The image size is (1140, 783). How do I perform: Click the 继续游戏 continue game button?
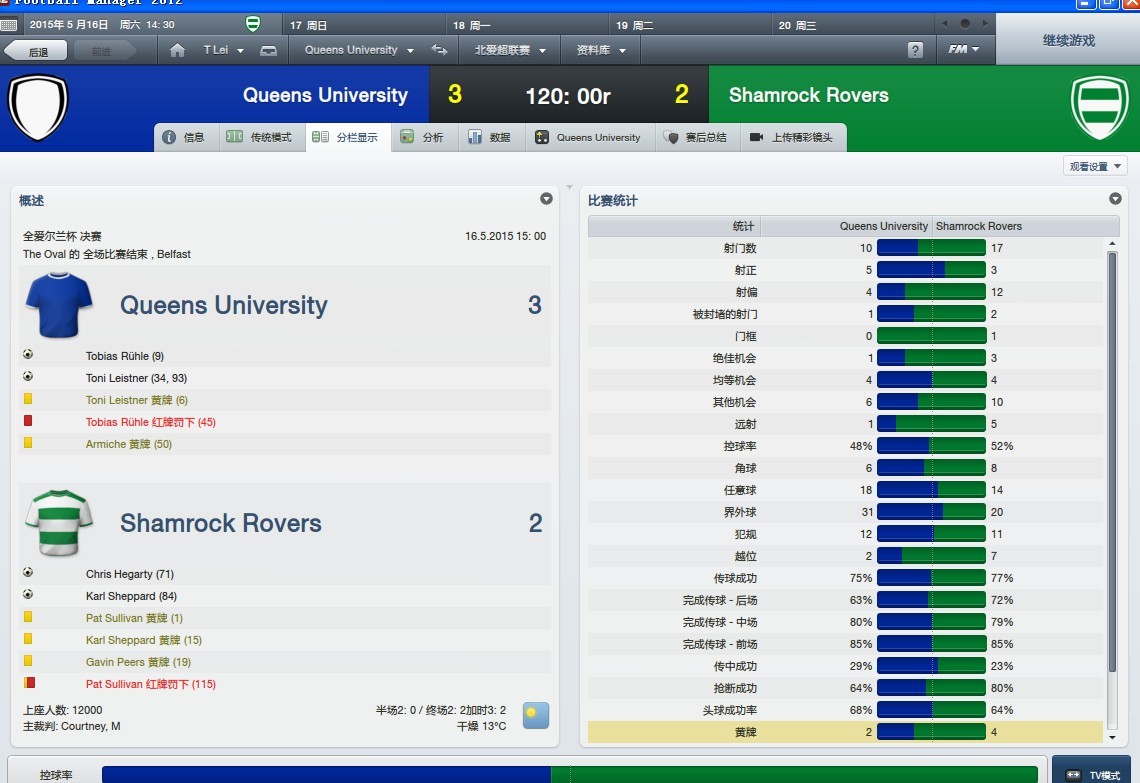click(x=1068, y=41)
